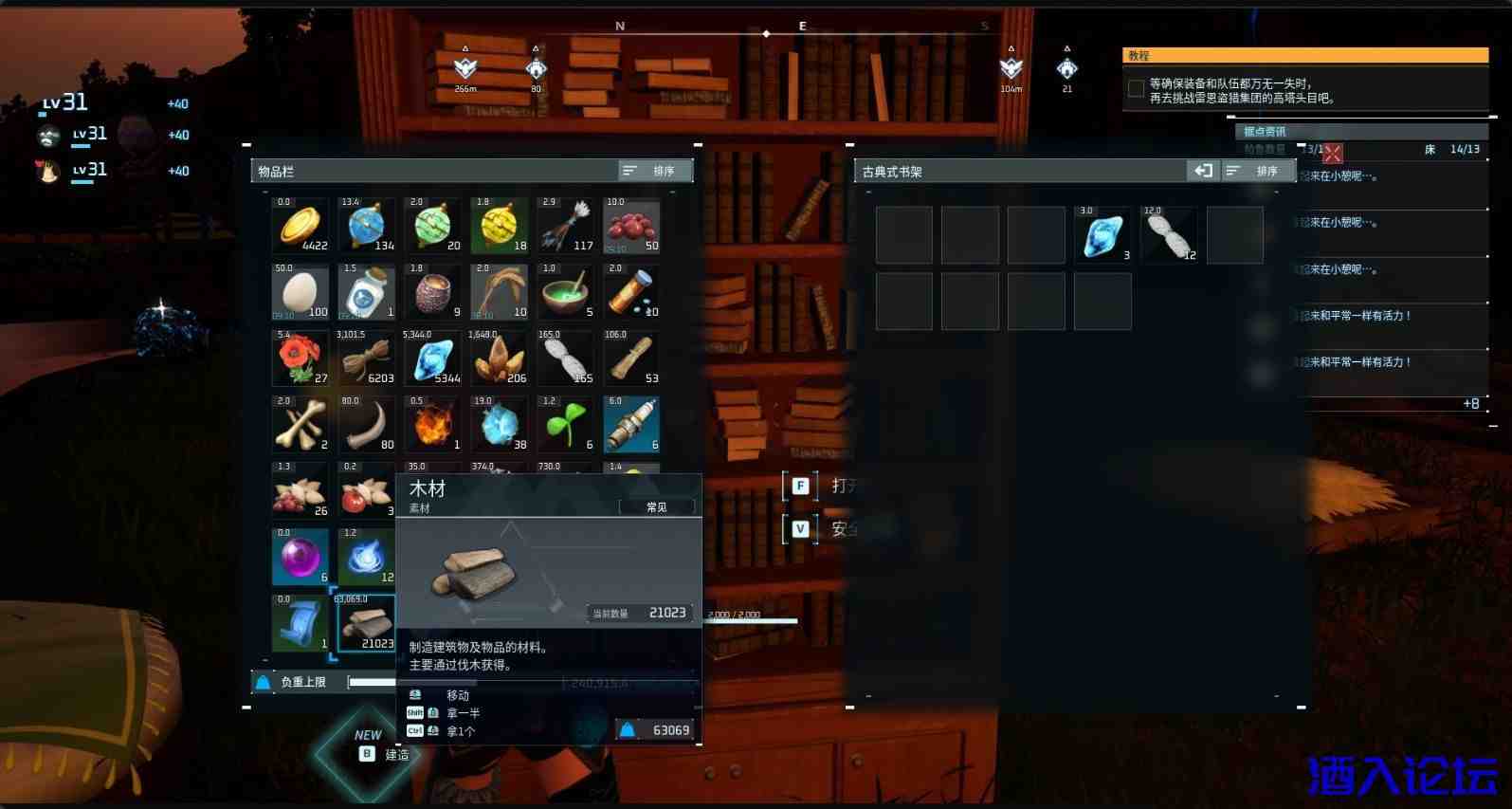
Task: Select the green sphere stack of 20
Action: pos(433,227)
